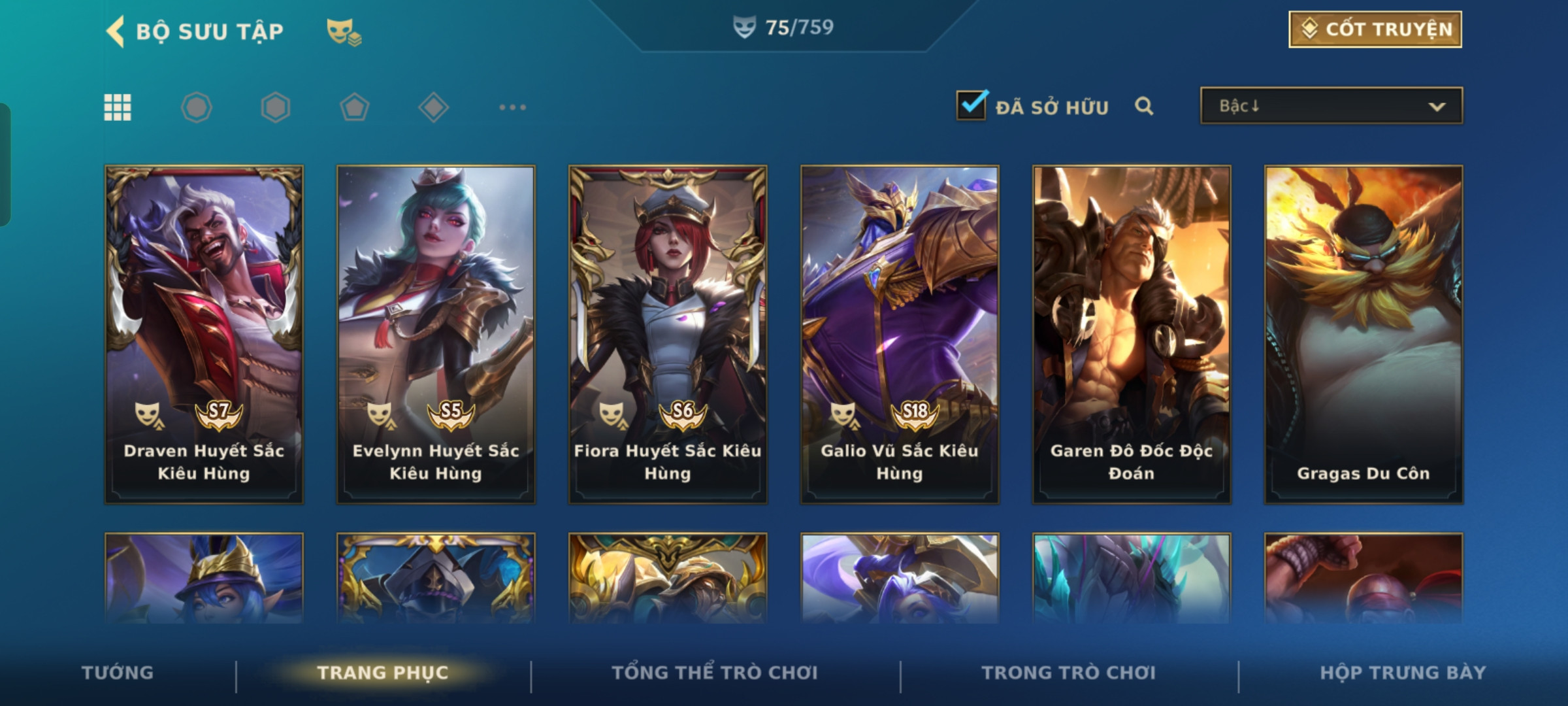The width and height of the screenshot is (1568, 706).
Task: Expand the Bậc sort dropdown
Action: tap(1331, 106)
